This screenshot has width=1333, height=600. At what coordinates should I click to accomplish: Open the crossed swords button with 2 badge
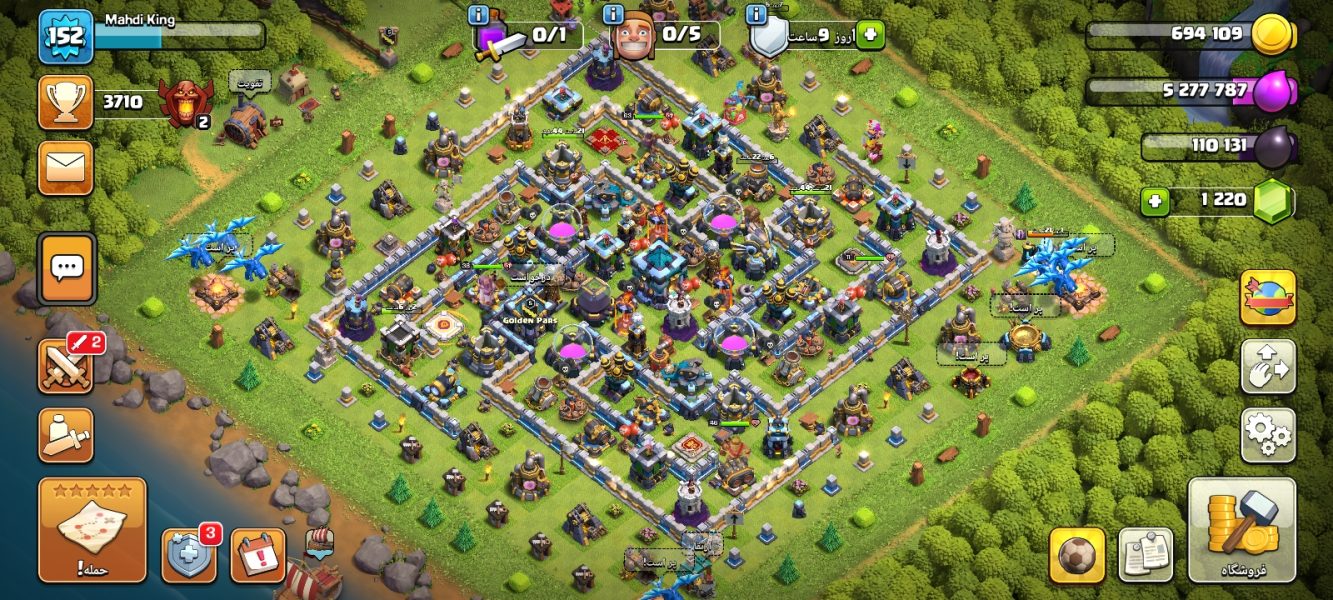(66, 366)
